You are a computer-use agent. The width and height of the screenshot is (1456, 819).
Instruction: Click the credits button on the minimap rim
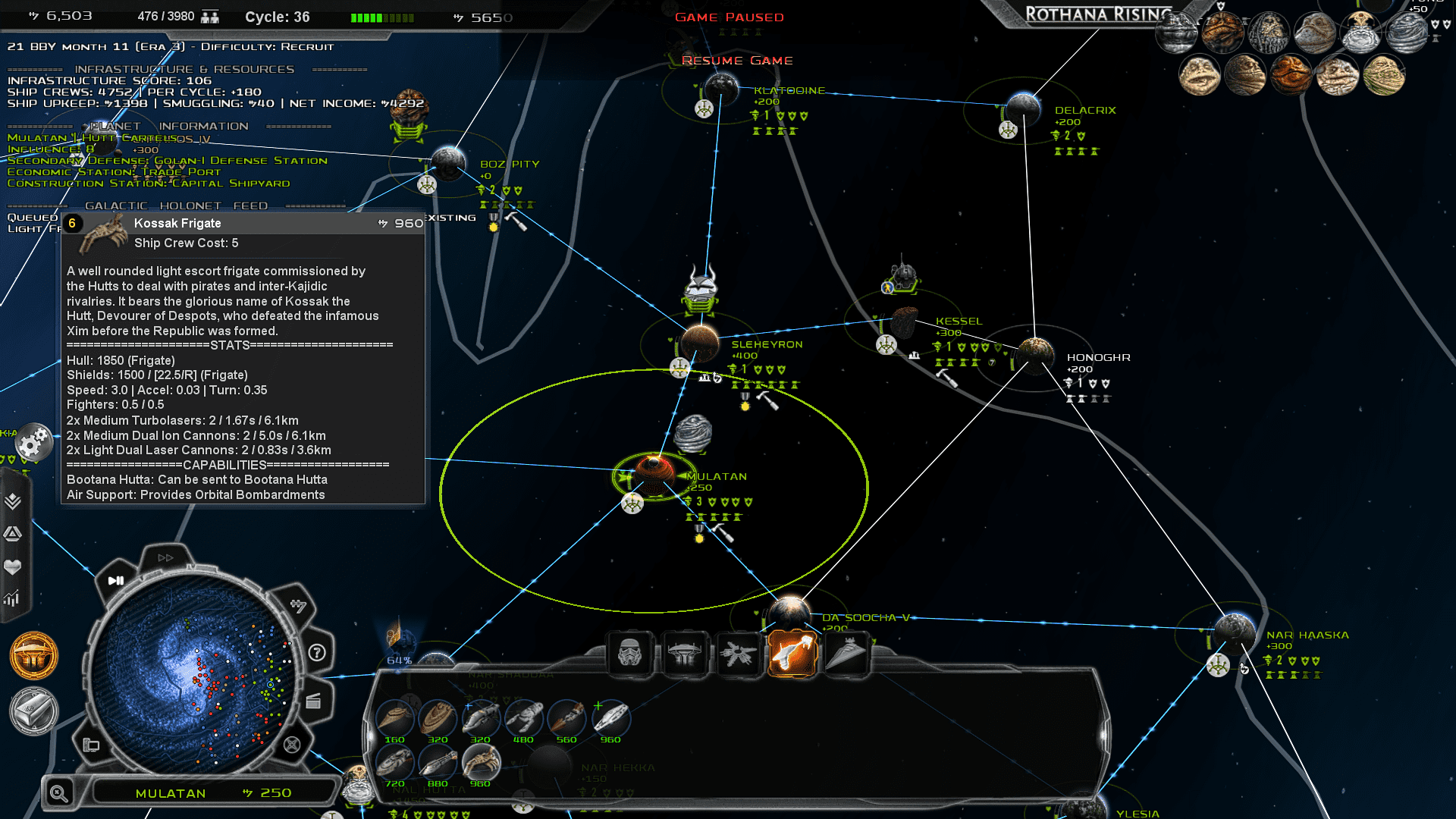[x=299, y=606]
